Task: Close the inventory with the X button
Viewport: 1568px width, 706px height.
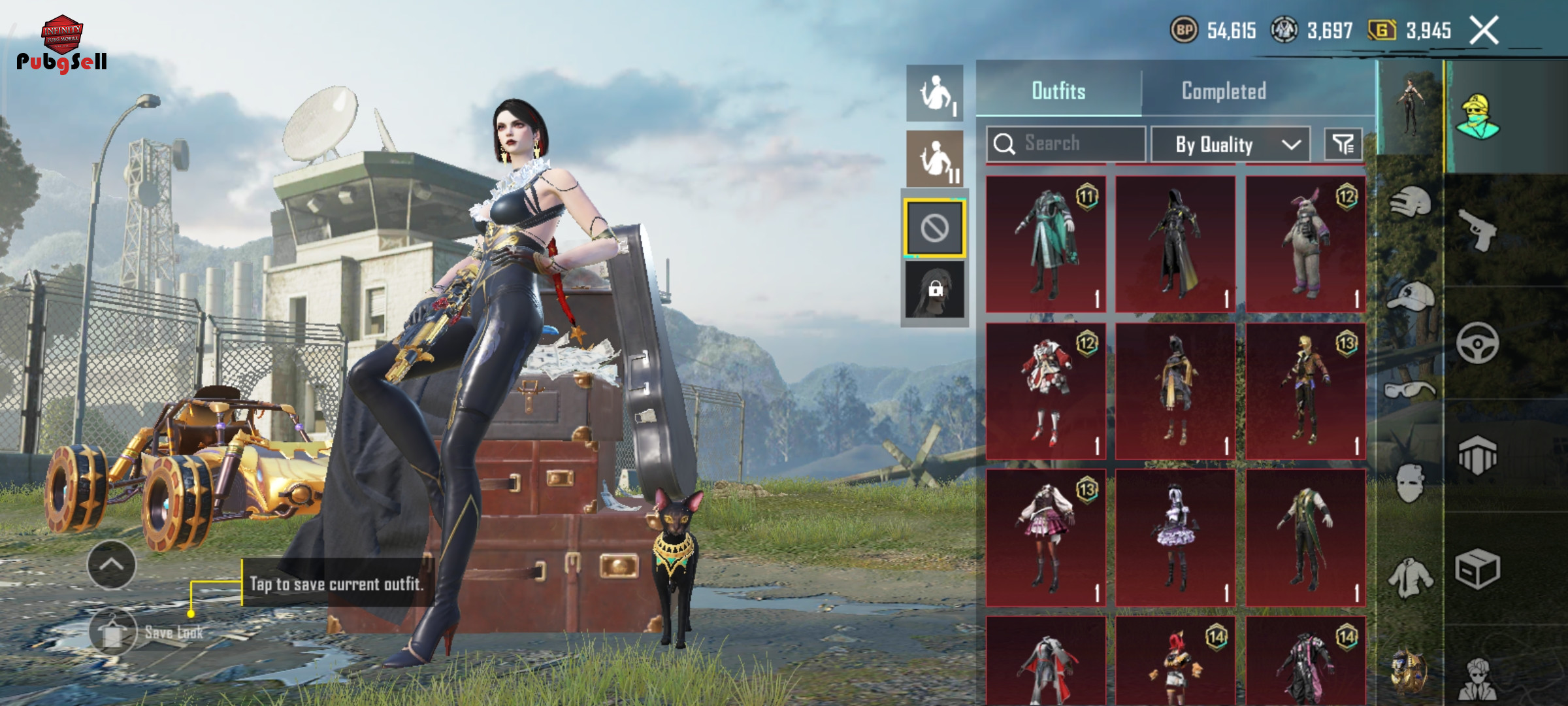Action: [1484, 31]
